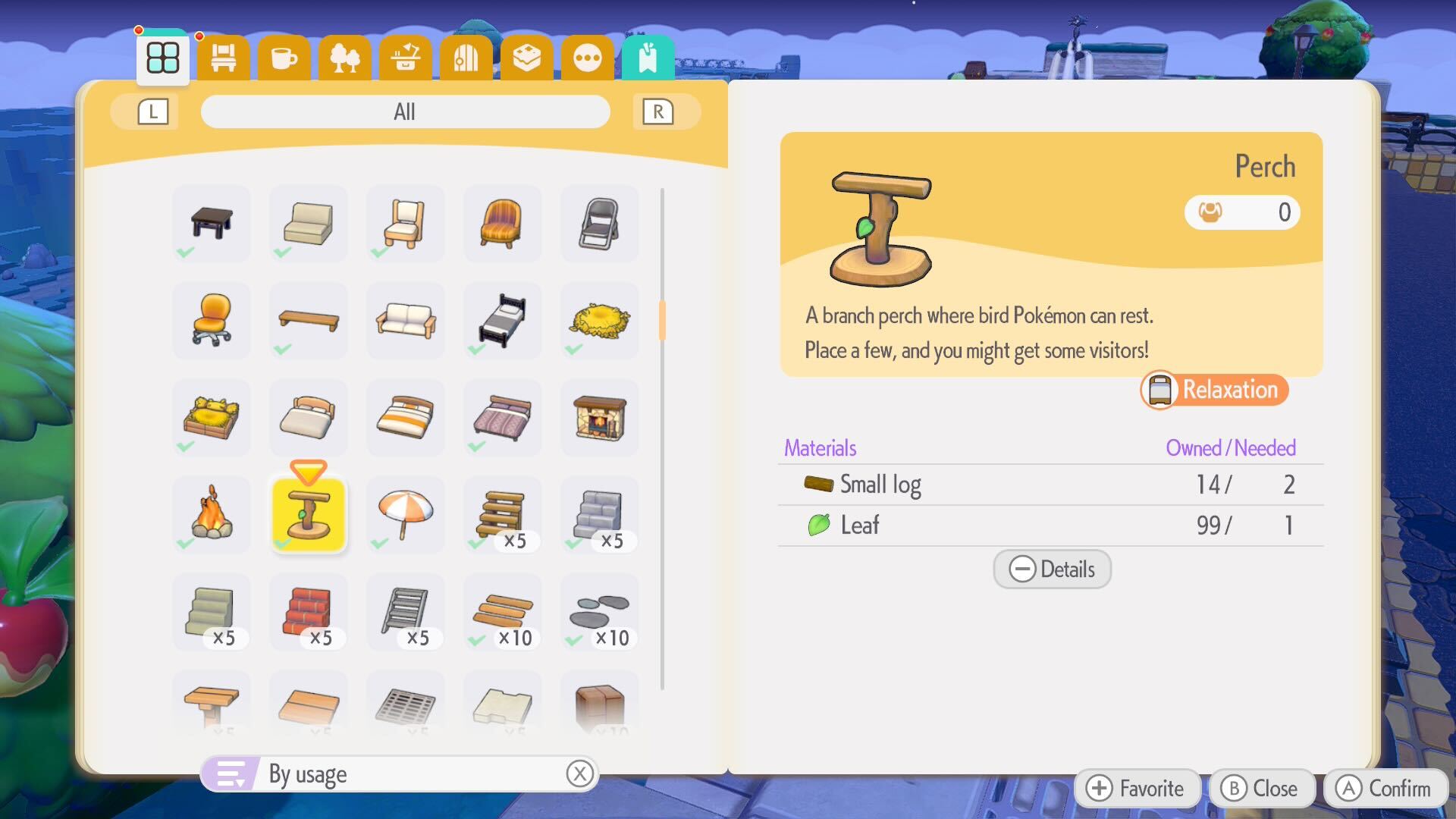Select the door category tab
The width and height of the screenshot is (1456, 819).
pos(466,57)
